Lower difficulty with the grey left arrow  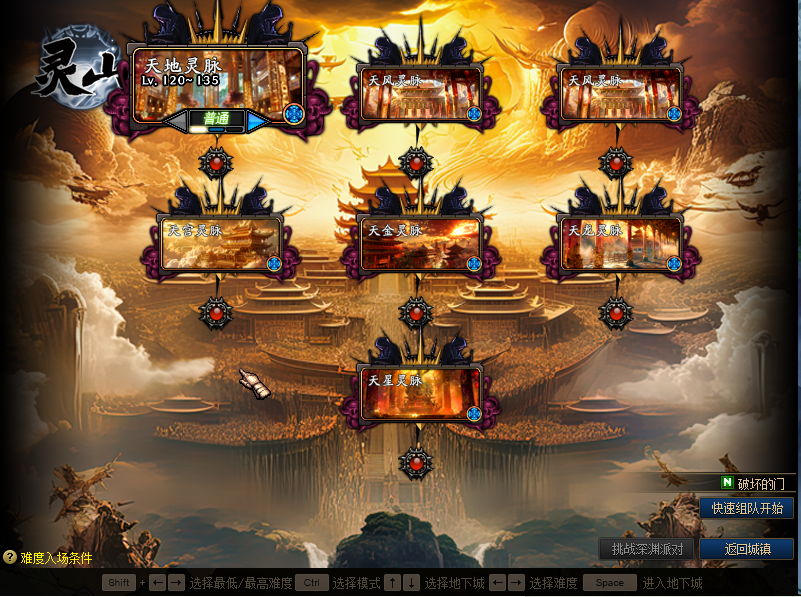point(176,121)
